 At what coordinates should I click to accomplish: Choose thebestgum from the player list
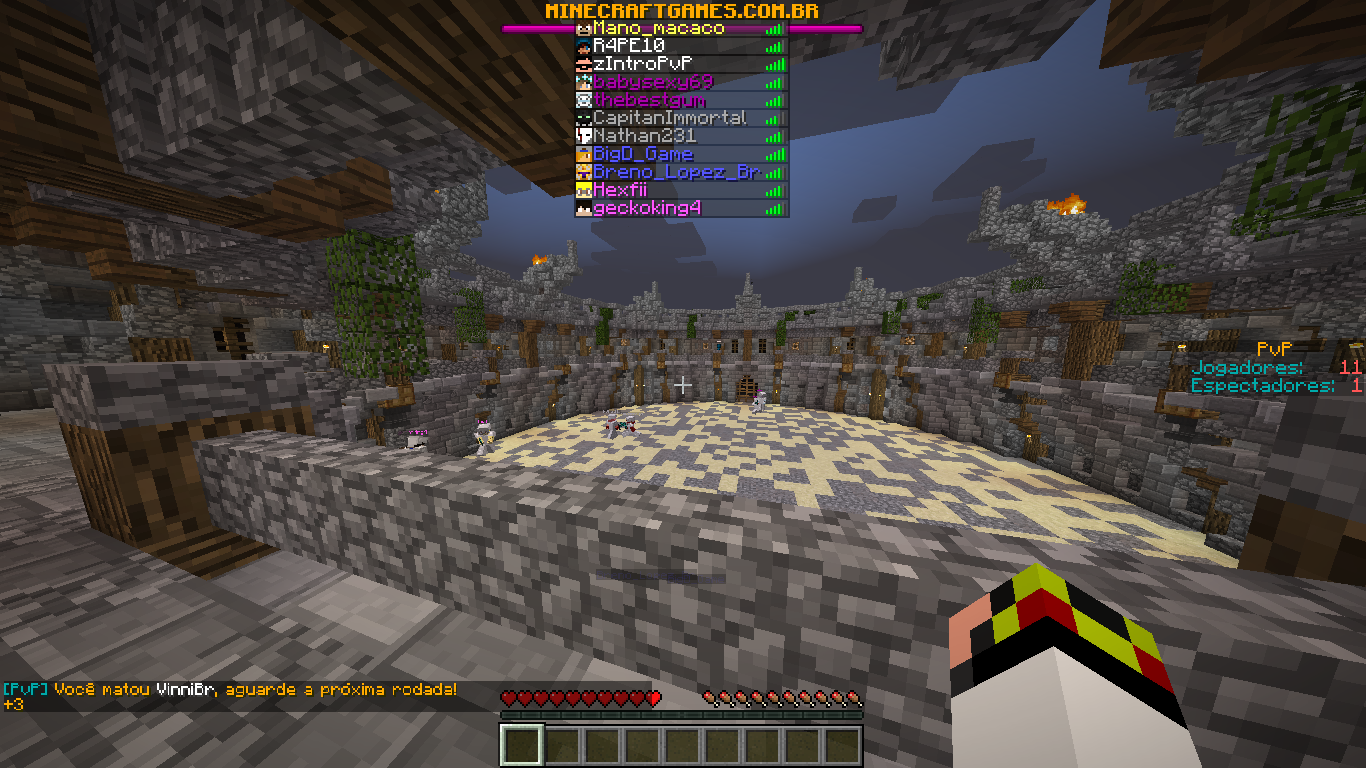pyautogui.click(x=650, y=100)
